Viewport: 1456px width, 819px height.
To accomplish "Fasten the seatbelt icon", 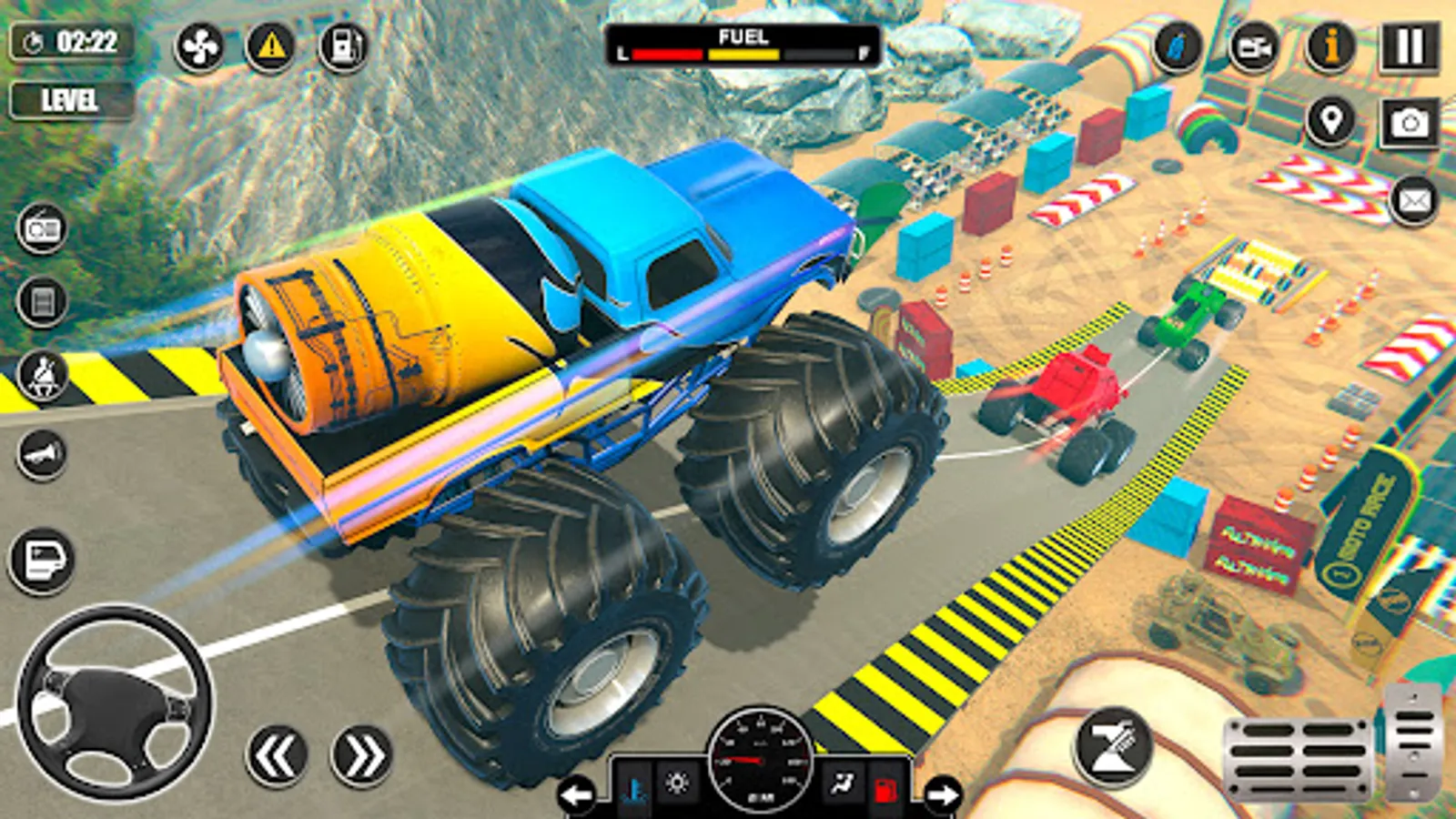I will click(x=42, y=375).
